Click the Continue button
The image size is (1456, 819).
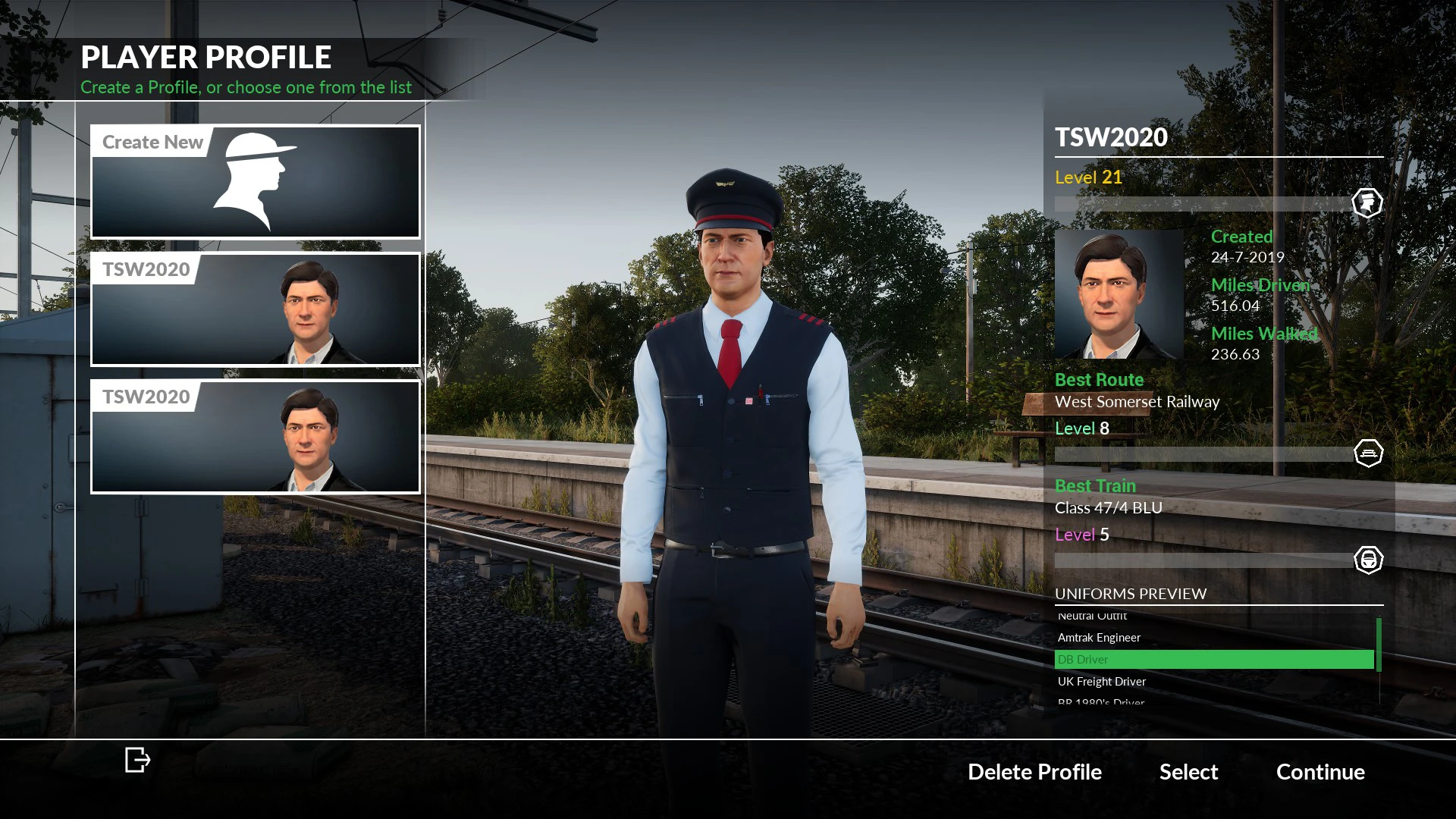tap(1319, 772)
